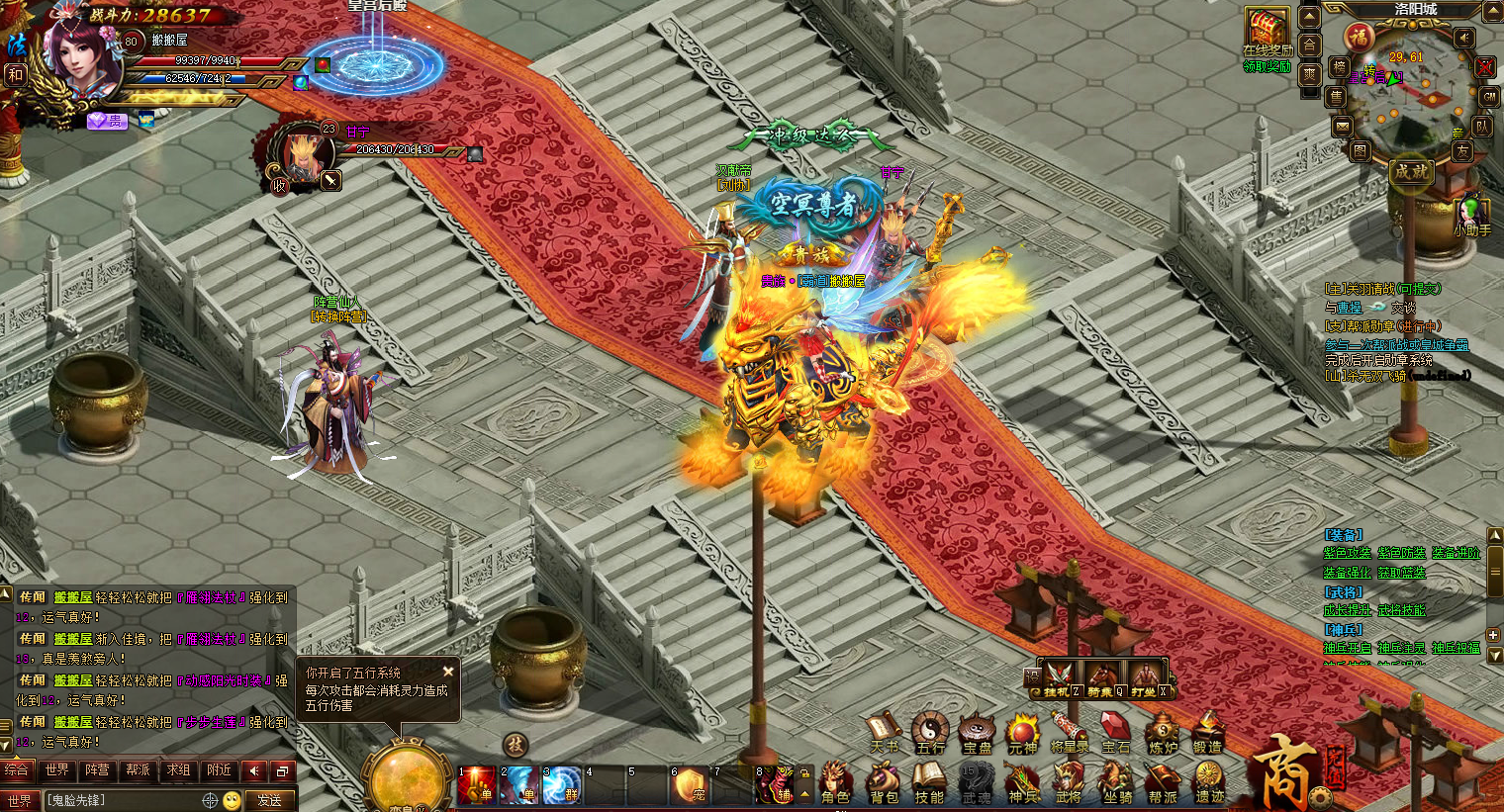Open the 背包 backpack icon

coord(884,781)
